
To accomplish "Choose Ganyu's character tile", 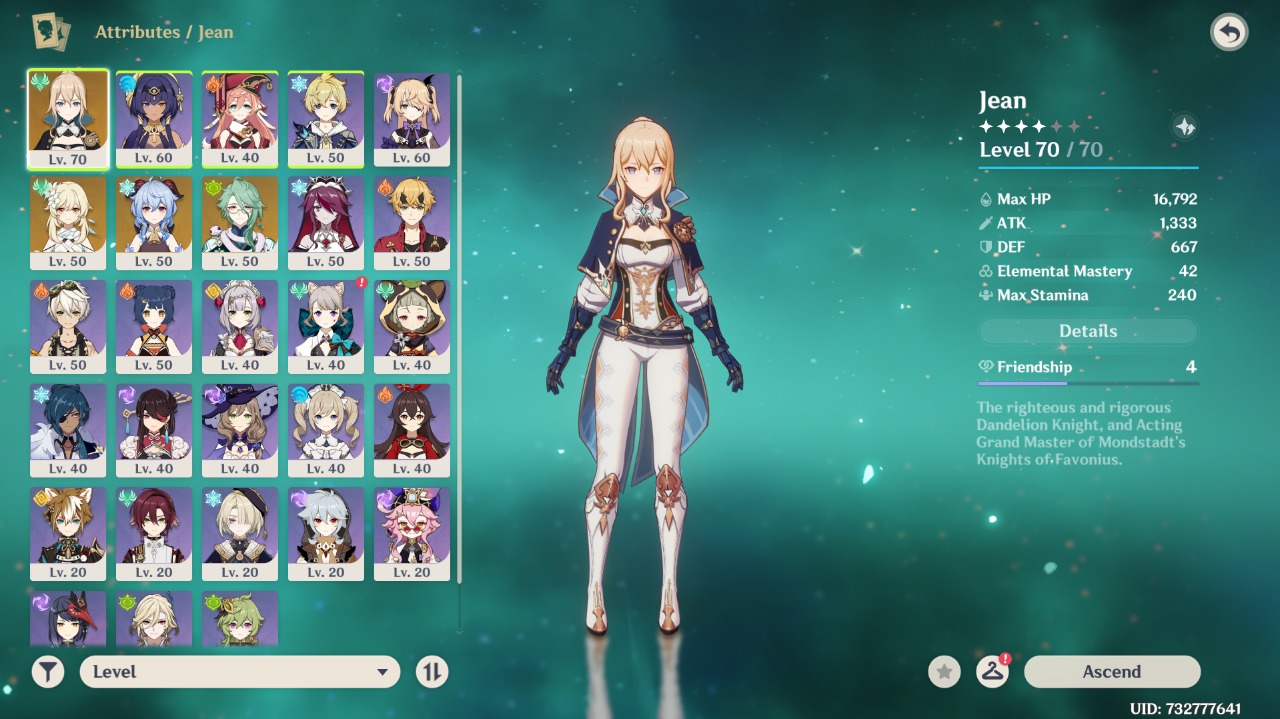I will [x=154, y=222].
